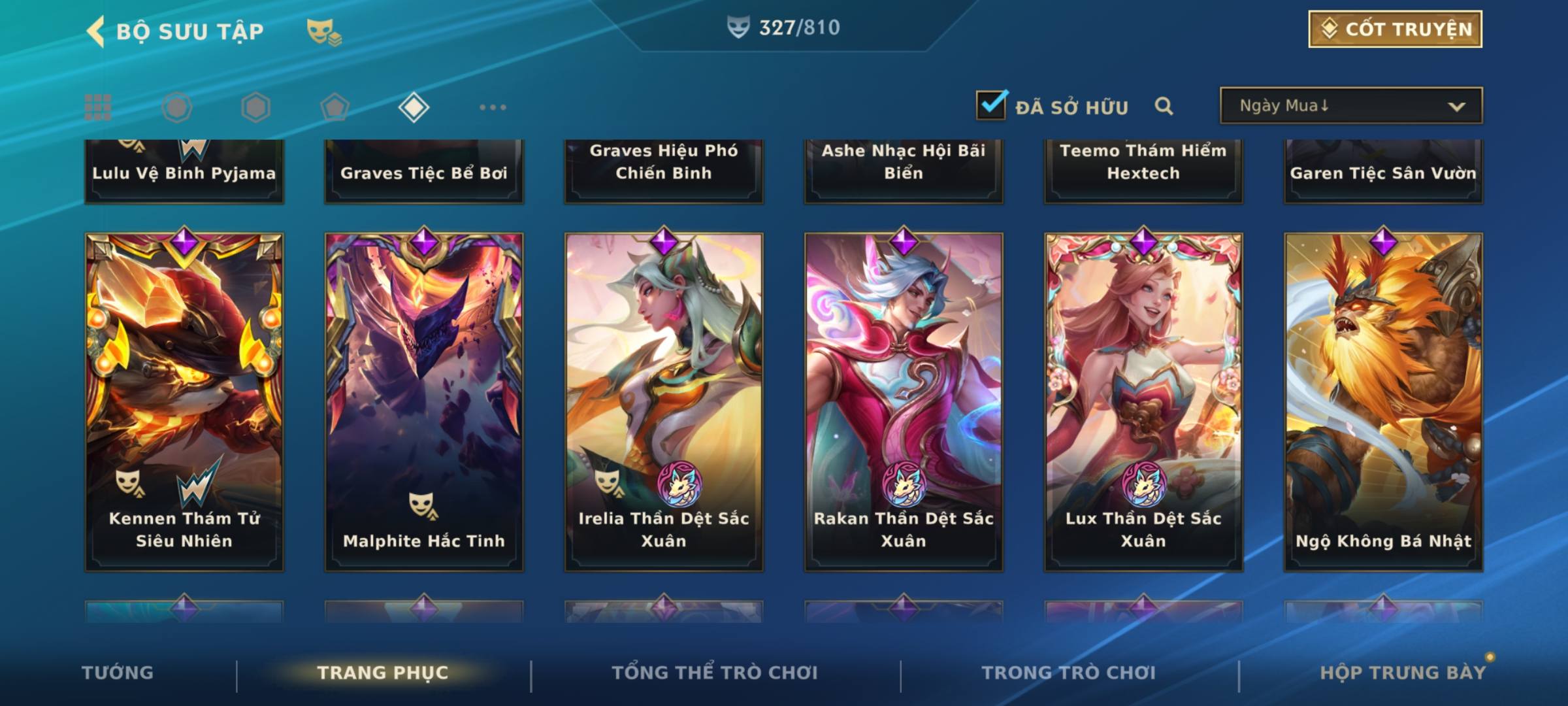Viewport: 1568px width, 706px height.
Task: Select Malphite Hắc Tinh skin card
Action: tap(424, 402)
